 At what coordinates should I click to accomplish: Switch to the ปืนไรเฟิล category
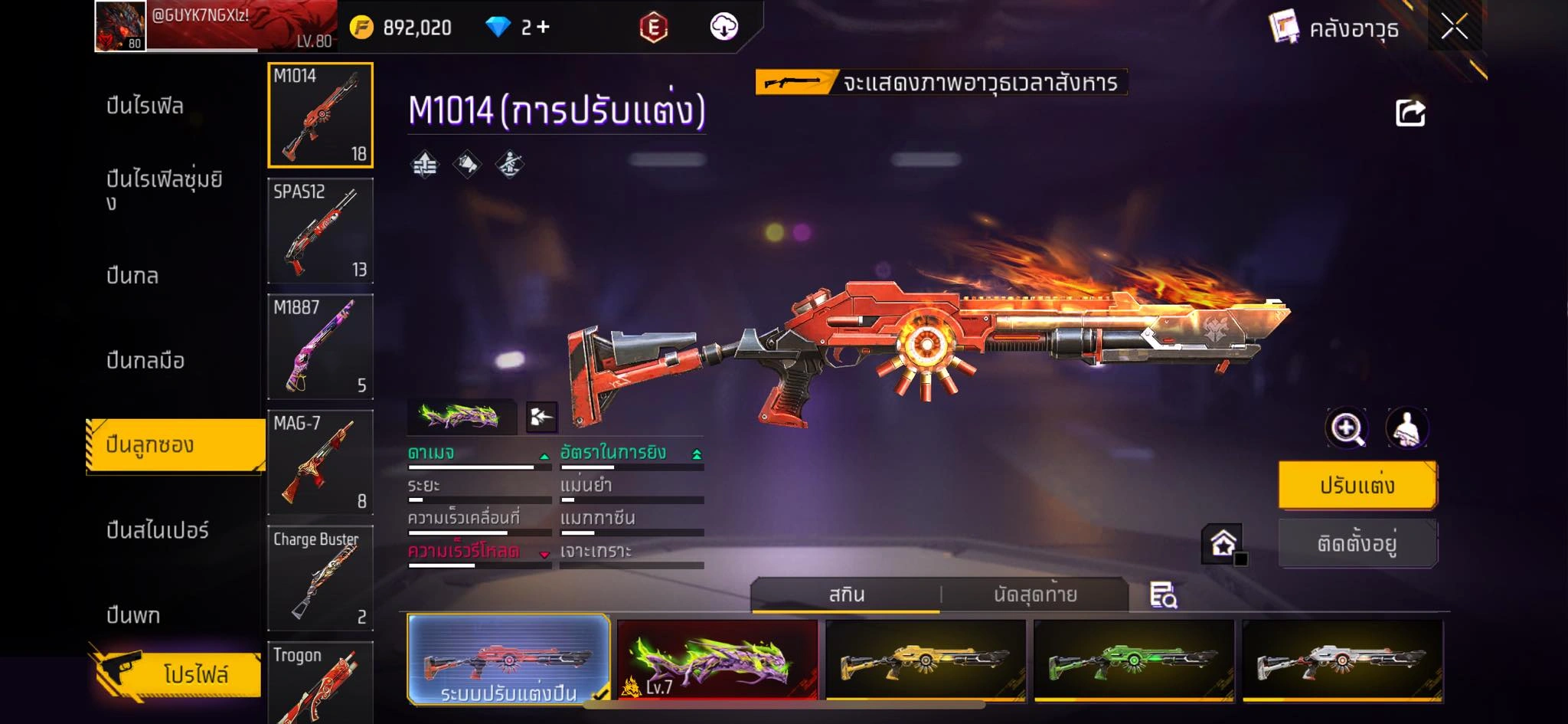[x=145, y=106]
